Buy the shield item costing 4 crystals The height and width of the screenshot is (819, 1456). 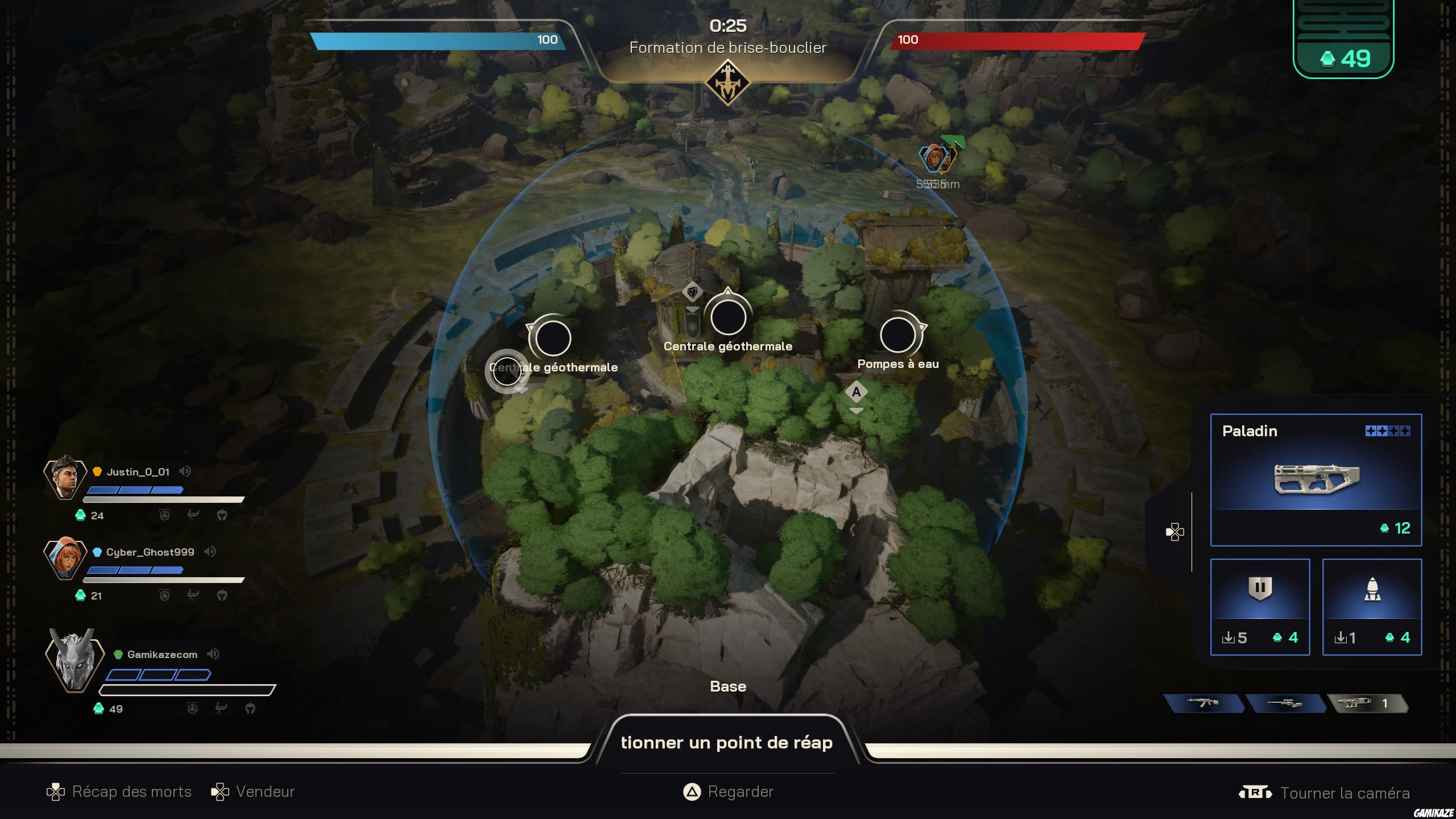pyautogui.click(x=1259, y=607)
